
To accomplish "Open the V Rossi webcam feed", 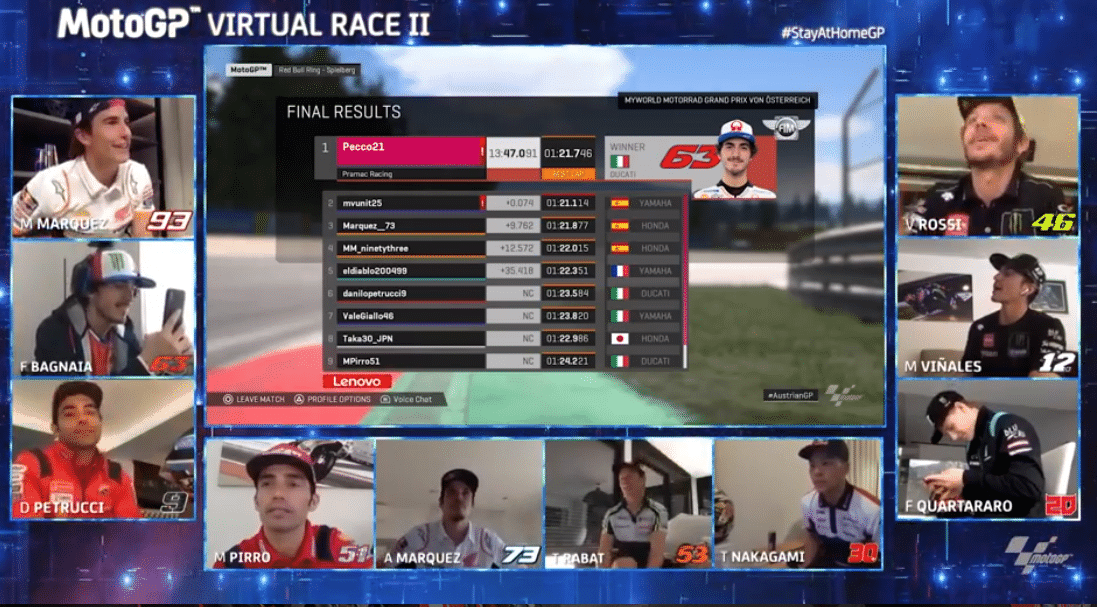I will pyautogui.click(x=987, y=165).
